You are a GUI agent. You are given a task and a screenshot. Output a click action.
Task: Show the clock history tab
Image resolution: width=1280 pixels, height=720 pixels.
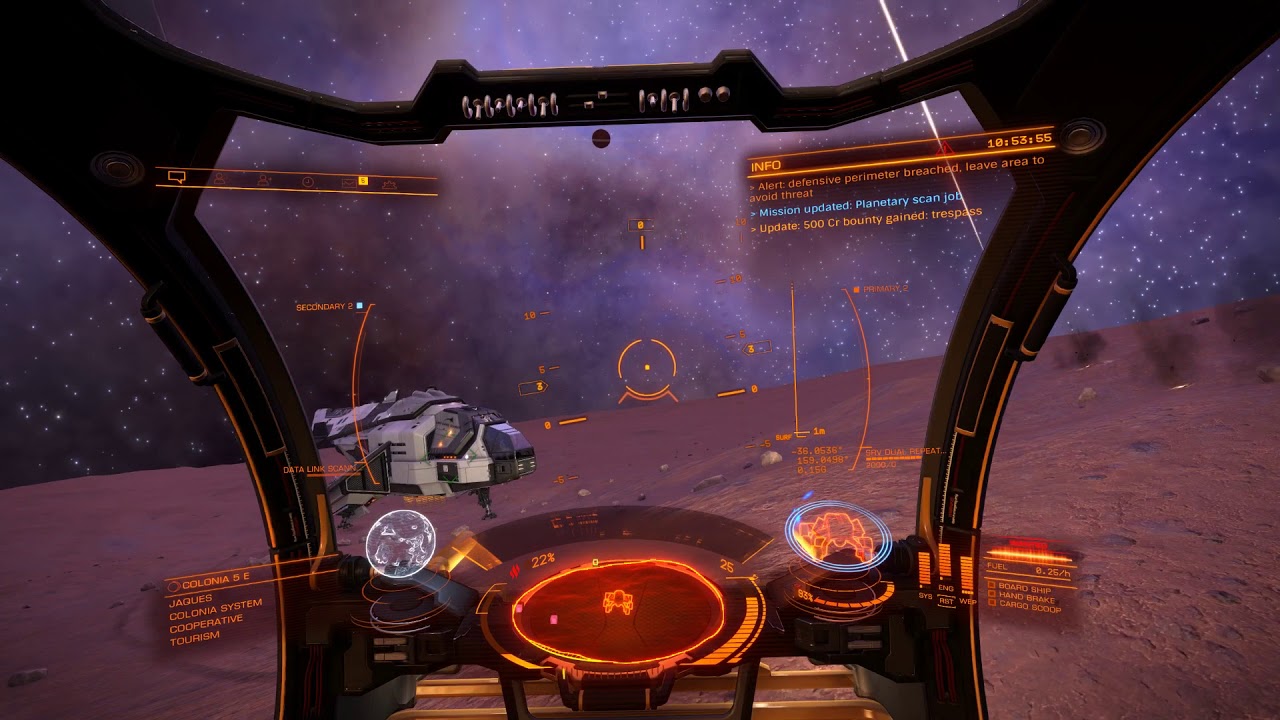(309, 182)
